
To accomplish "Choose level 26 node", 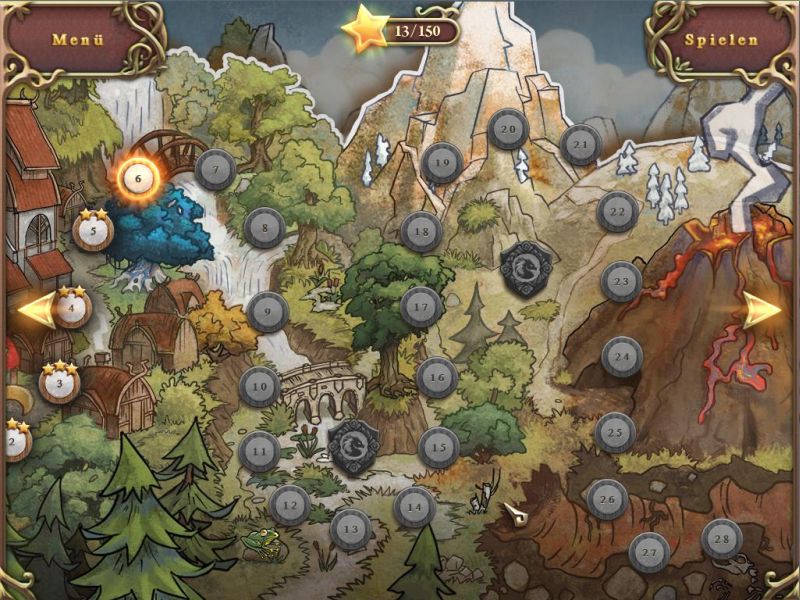I will 606,499.
